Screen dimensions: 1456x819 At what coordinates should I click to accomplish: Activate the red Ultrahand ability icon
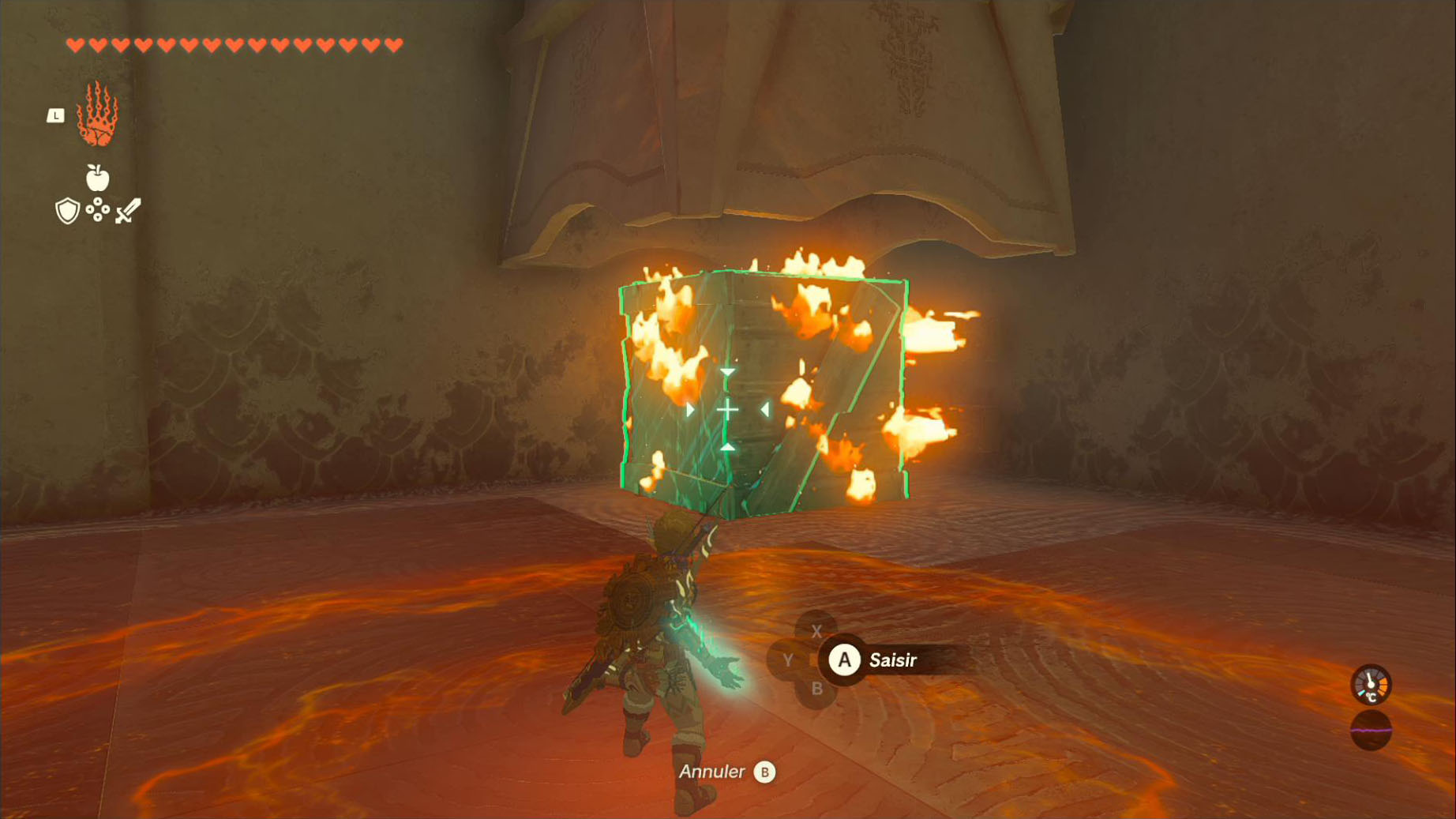coord(97,115)
